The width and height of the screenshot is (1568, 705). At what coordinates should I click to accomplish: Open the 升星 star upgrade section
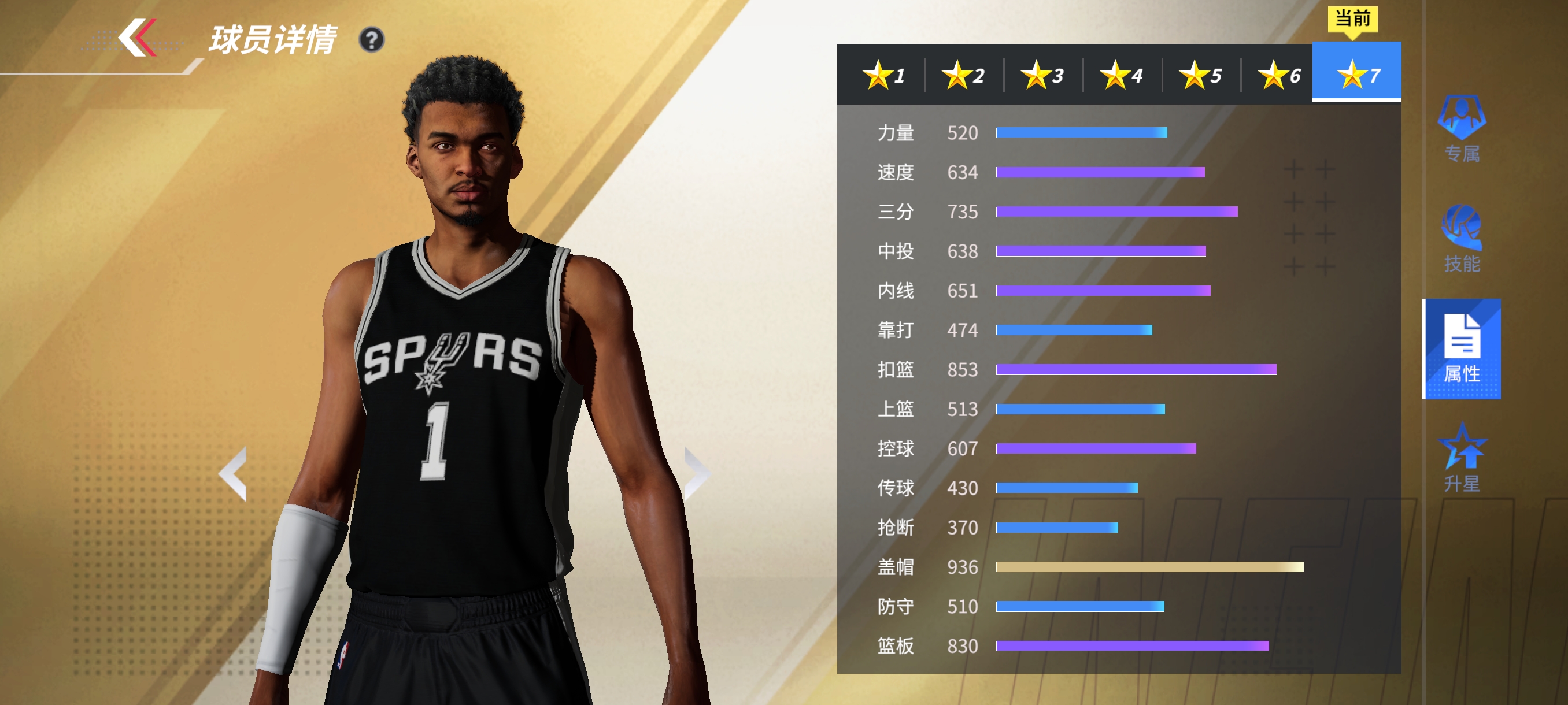[x=1462, y=459]
